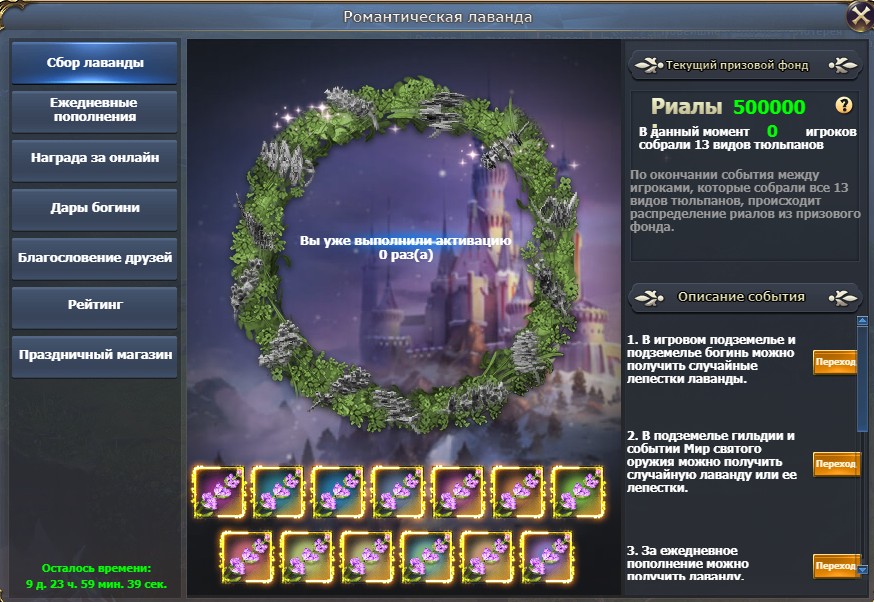874x602 pixels.
Task: Click Переход beside event description item 1
Action: [836, 363]
